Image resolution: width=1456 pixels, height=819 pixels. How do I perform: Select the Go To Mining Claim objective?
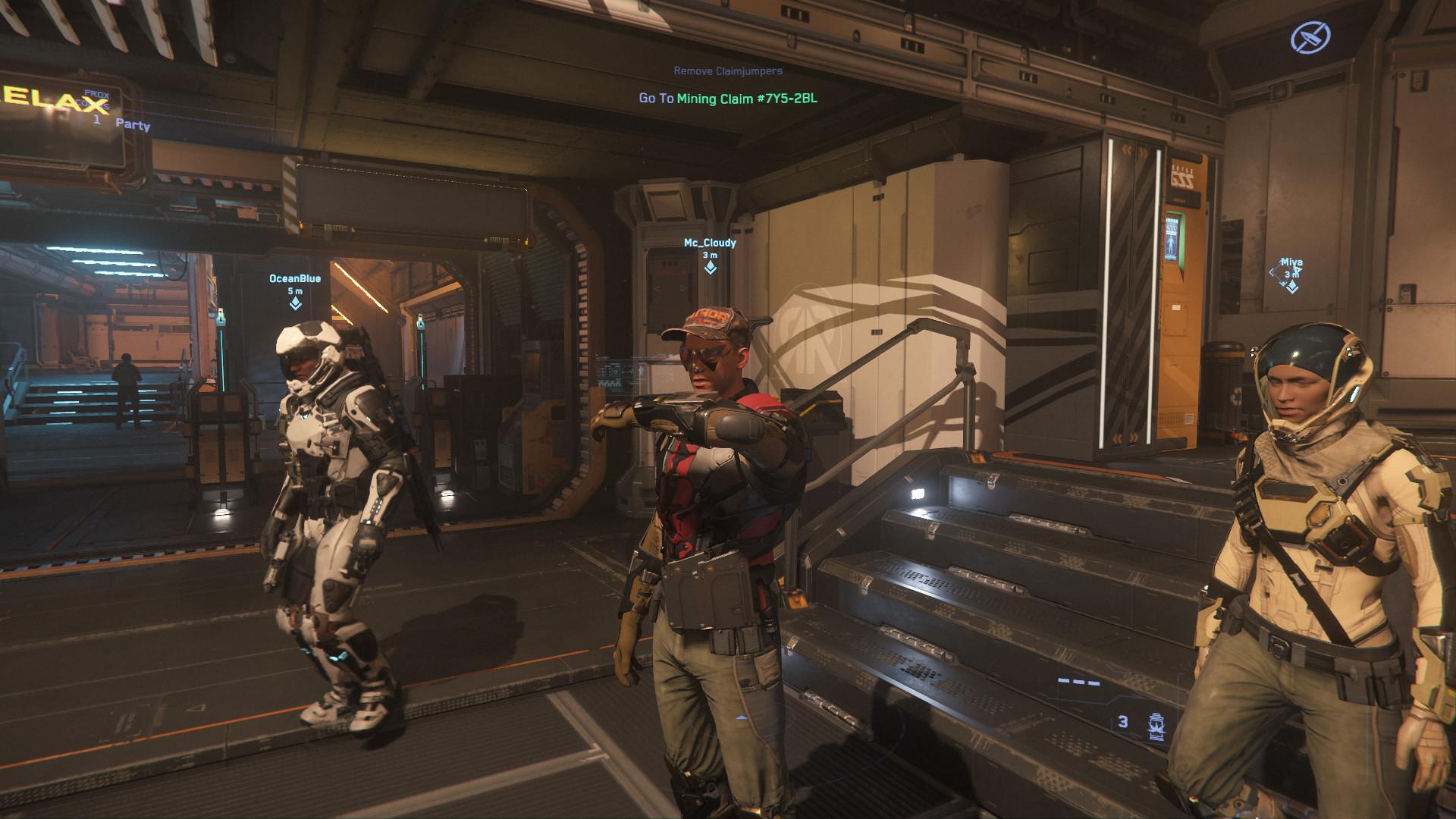727,99
